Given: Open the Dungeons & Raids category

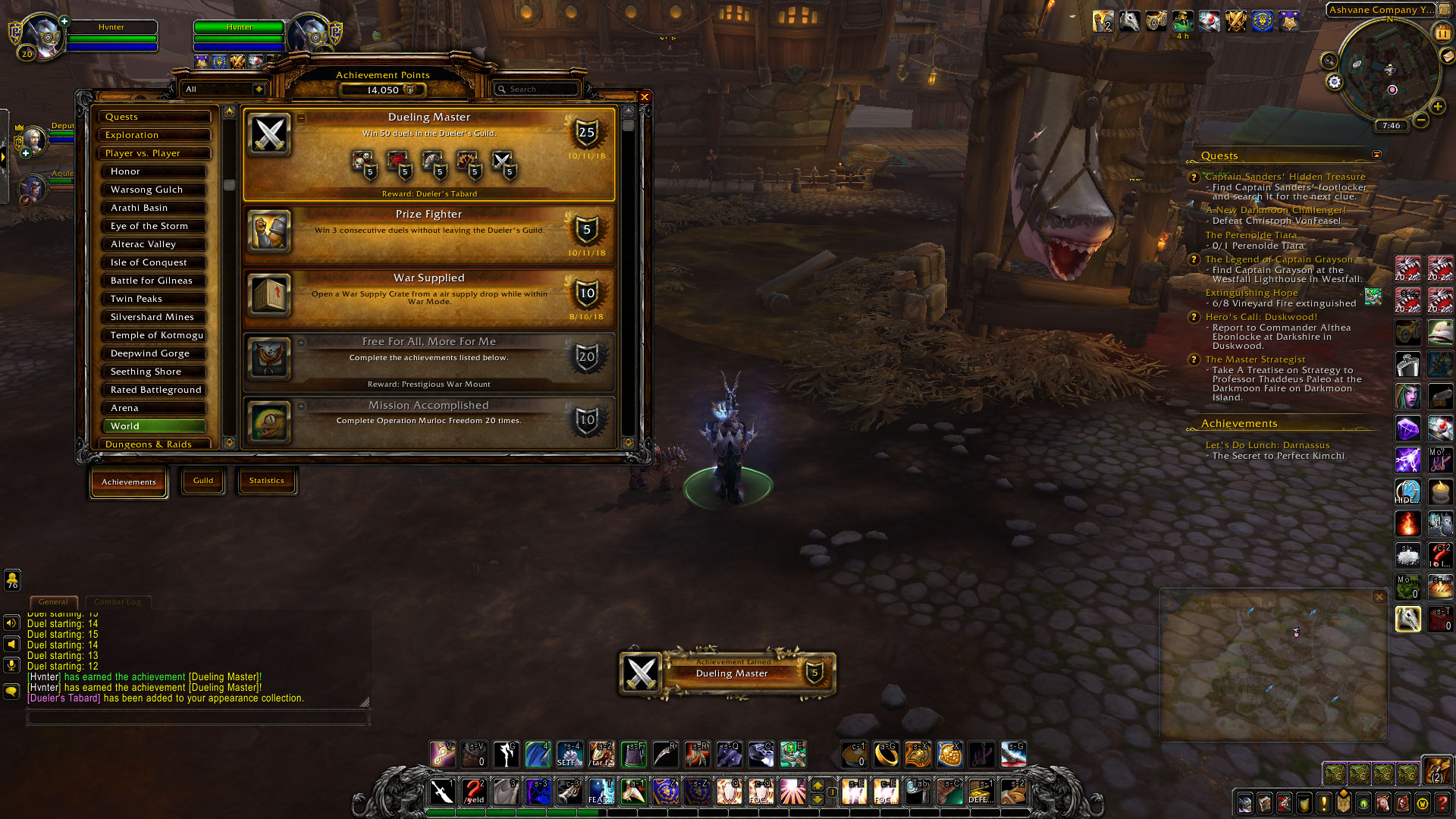Looking at the screenshot, I should tap(154, 444).
